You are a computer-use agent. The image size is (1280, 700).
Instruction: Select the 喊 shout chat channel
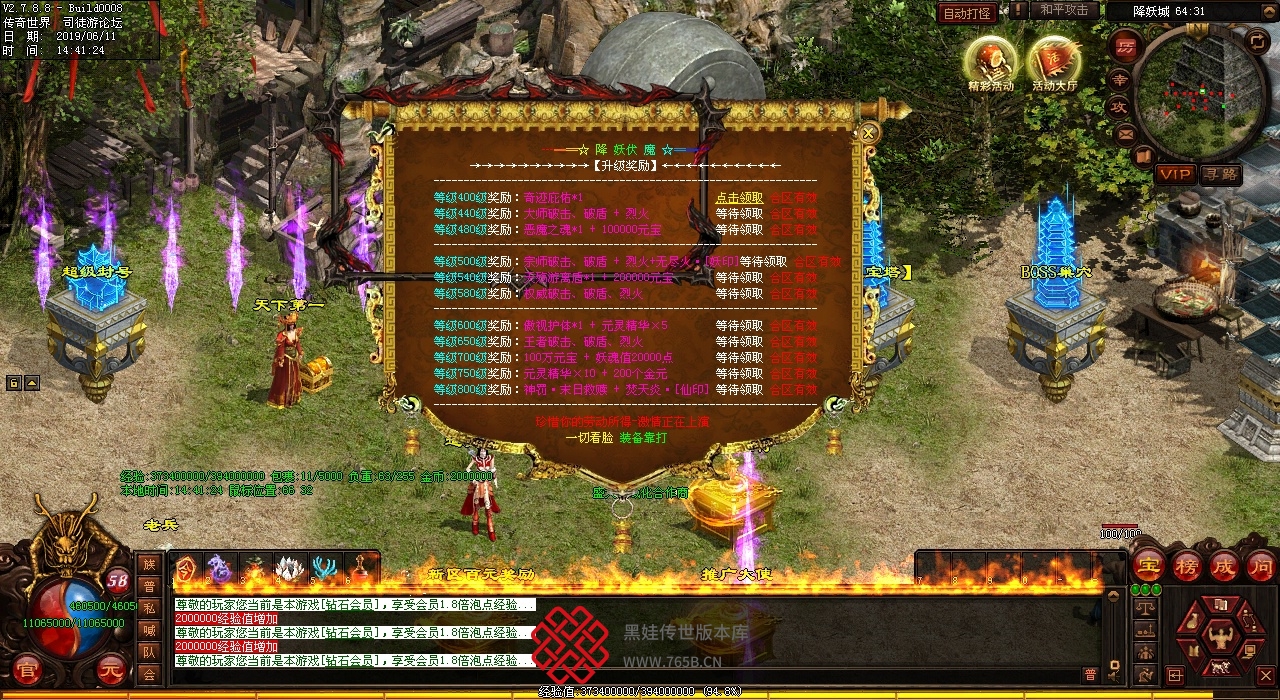point(149,630)
